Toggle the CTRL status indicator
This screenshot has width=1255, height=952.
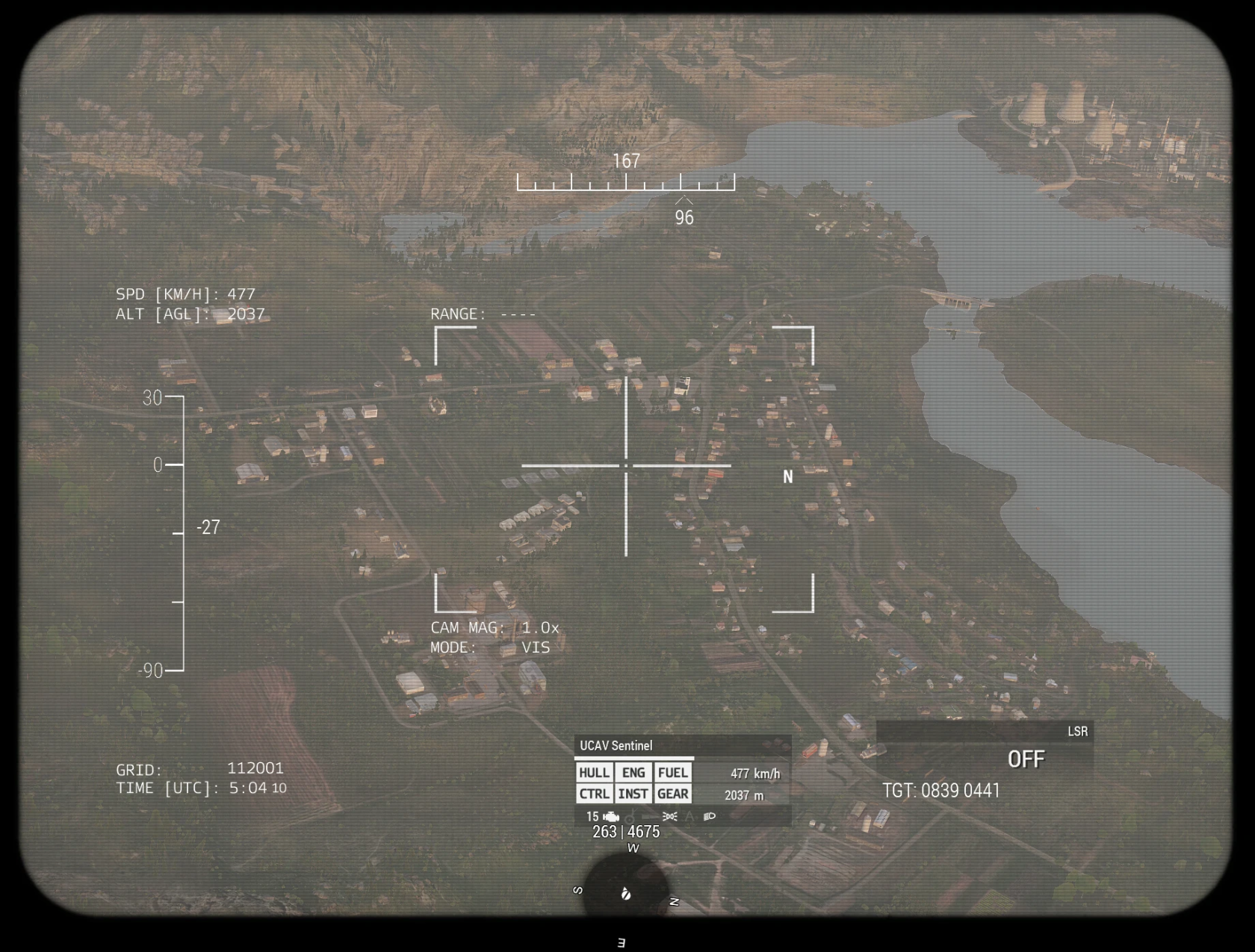tap(595, 794)
